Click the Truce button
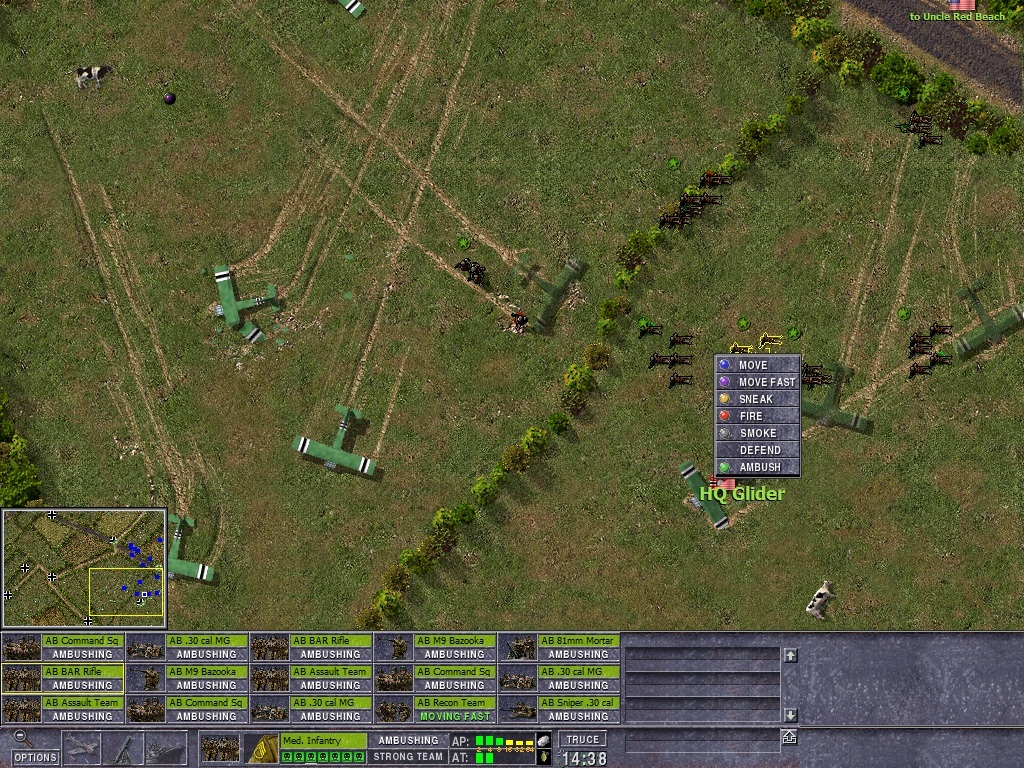Image resolution: width=1024 pixels, height=768 pixels. click(581, 740)
